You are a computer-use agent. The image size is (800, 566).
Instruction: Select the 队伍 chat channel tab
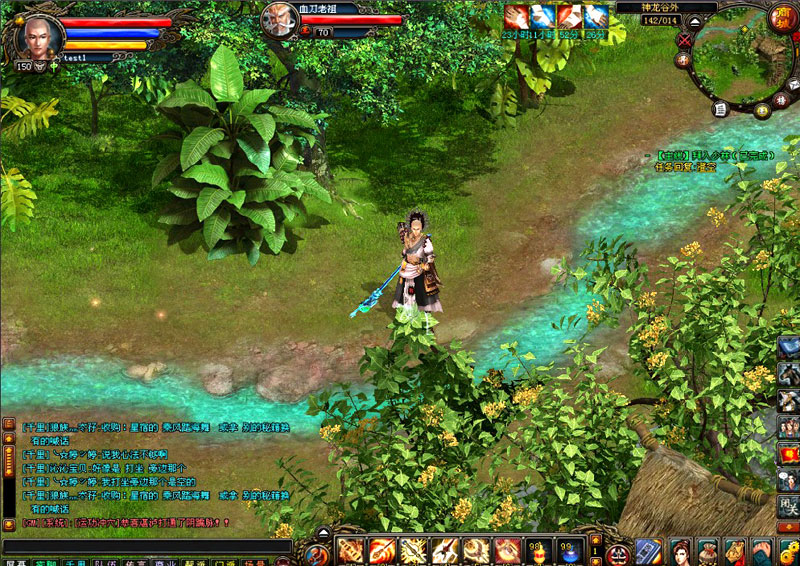point(104,562)
